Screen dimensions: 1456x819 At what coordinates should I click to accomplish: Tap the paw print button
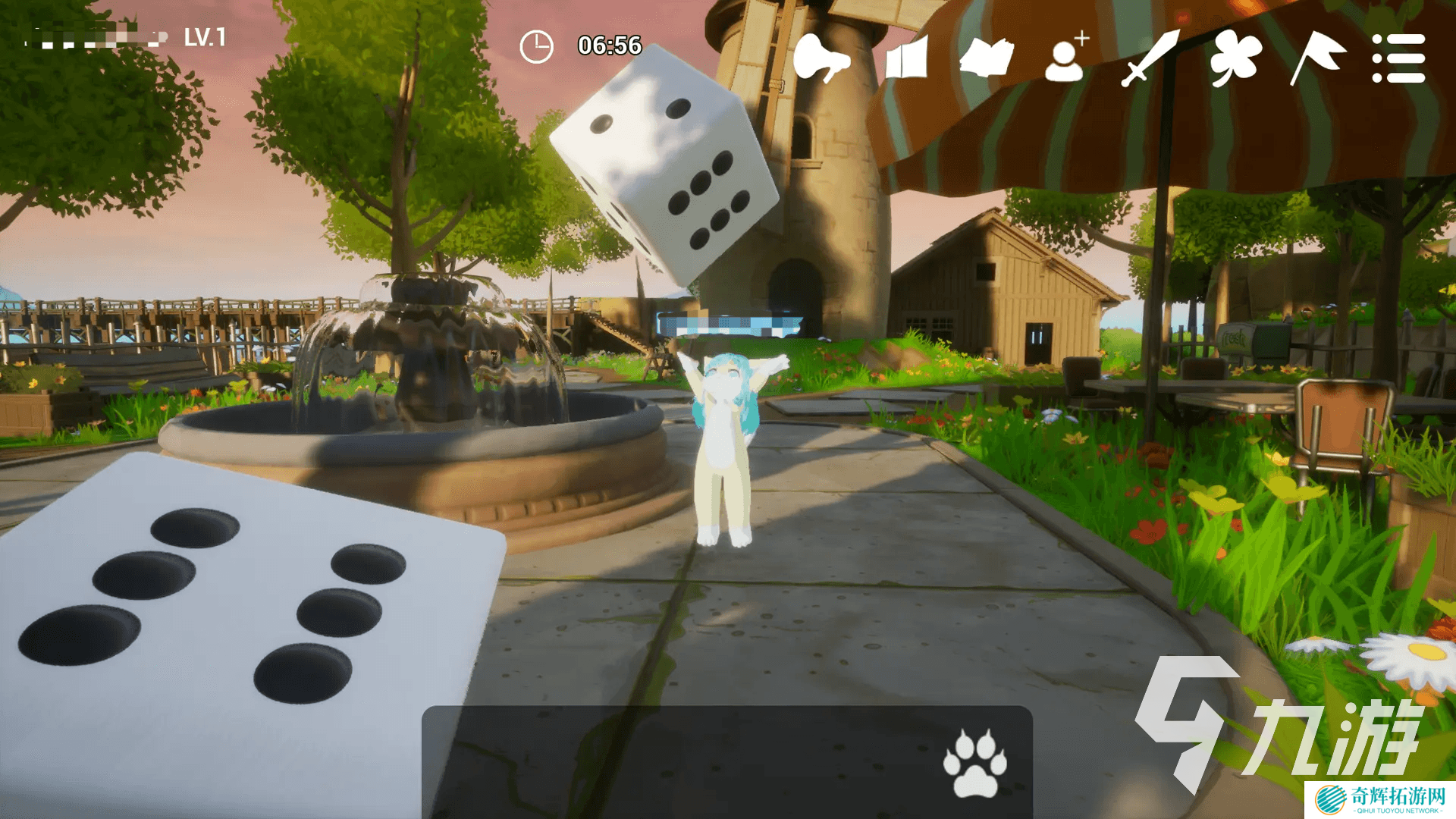tap(974, 763)
